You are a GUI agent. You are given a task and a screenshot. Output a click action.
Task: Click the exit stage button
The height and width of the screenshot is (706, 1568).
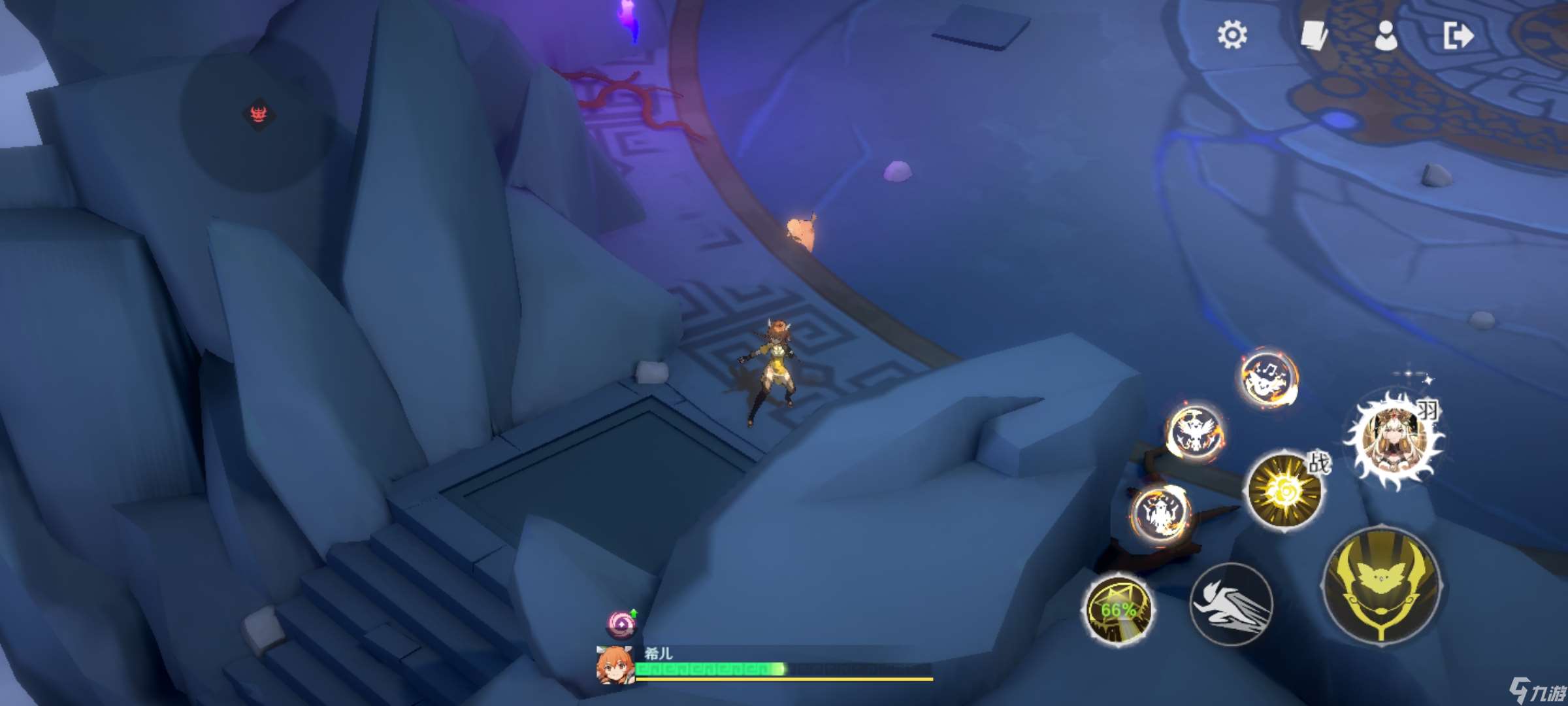click(x=1458, y=35)
